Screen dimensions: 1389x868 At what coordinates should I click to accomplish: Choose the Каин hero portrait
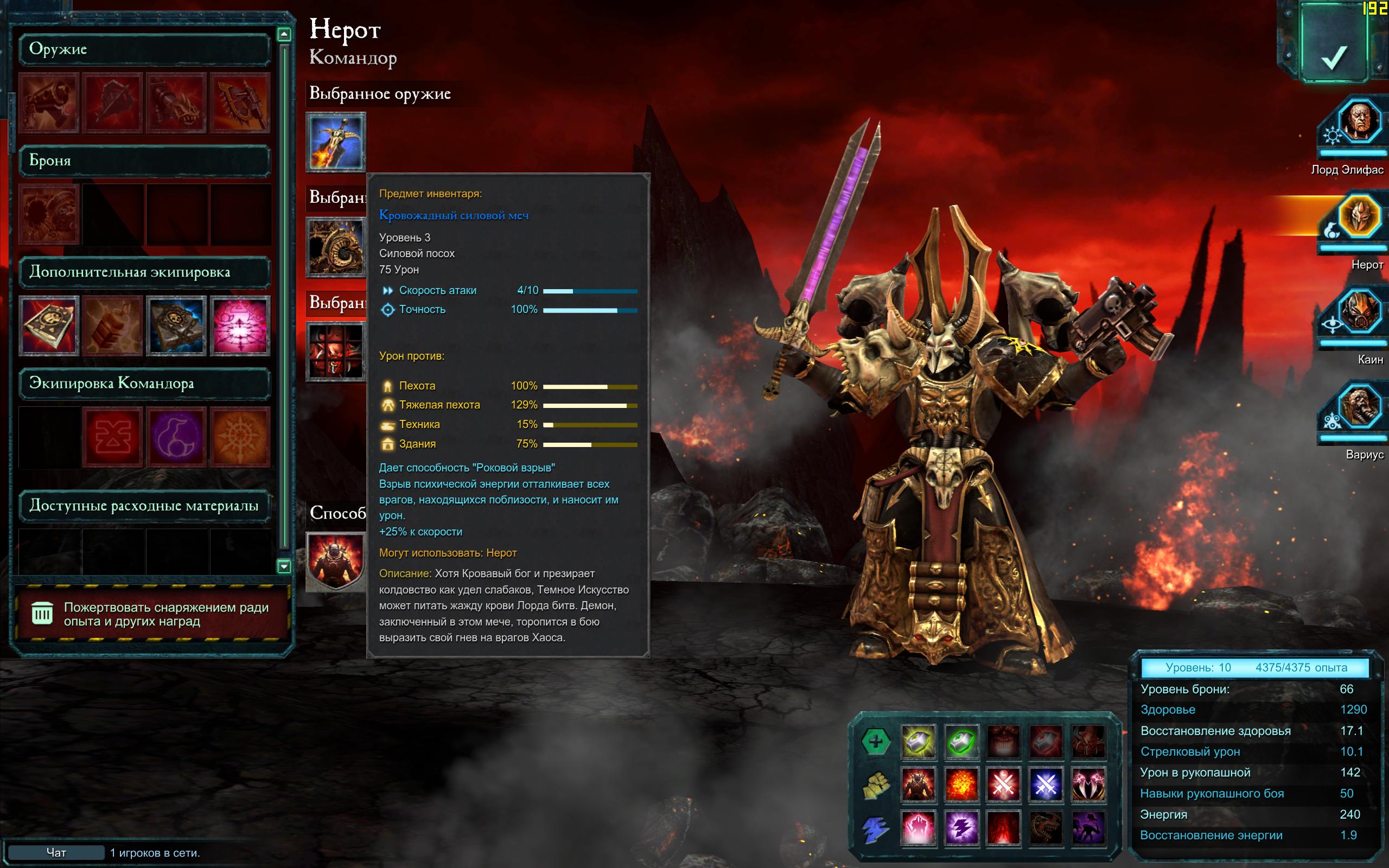tap(1359, 313)
